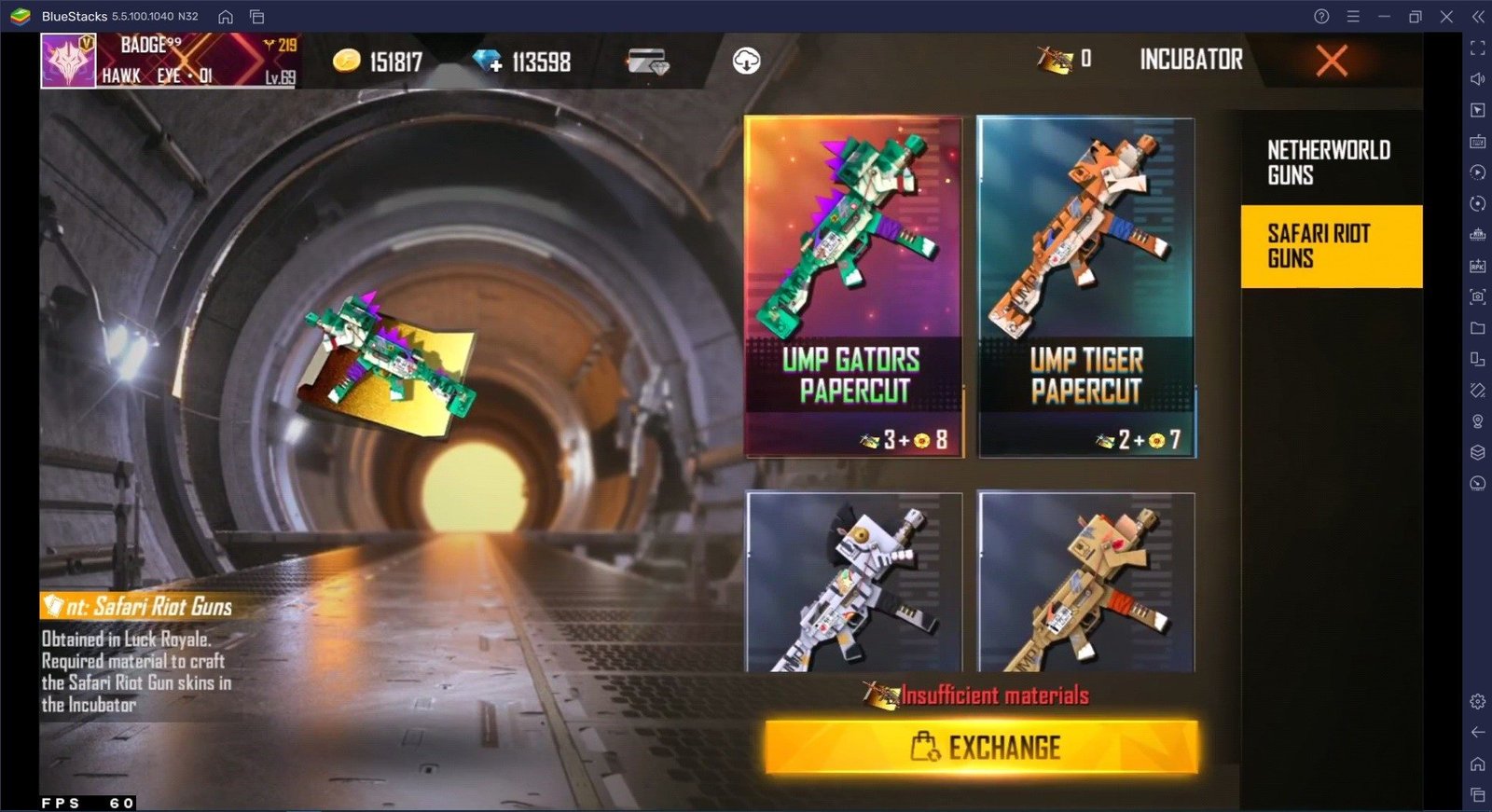Screen dimensions: 1492x812
Task: Click the incubator weapon materials counter icon
Action: [x=1053, y=58]
